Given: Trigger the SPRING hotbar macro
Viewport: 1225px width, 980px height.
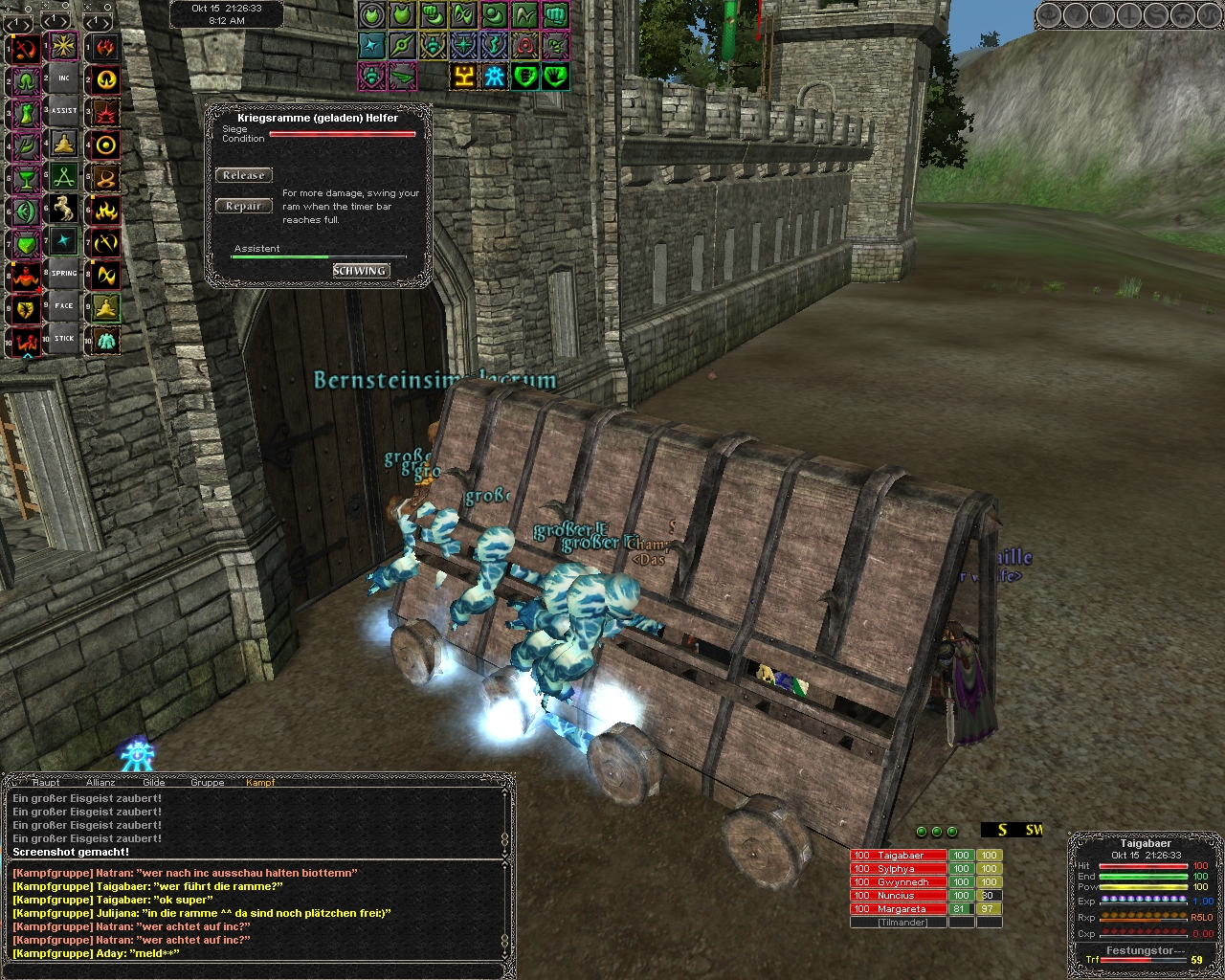Looking at the screenshot, I should pos(64,274).
